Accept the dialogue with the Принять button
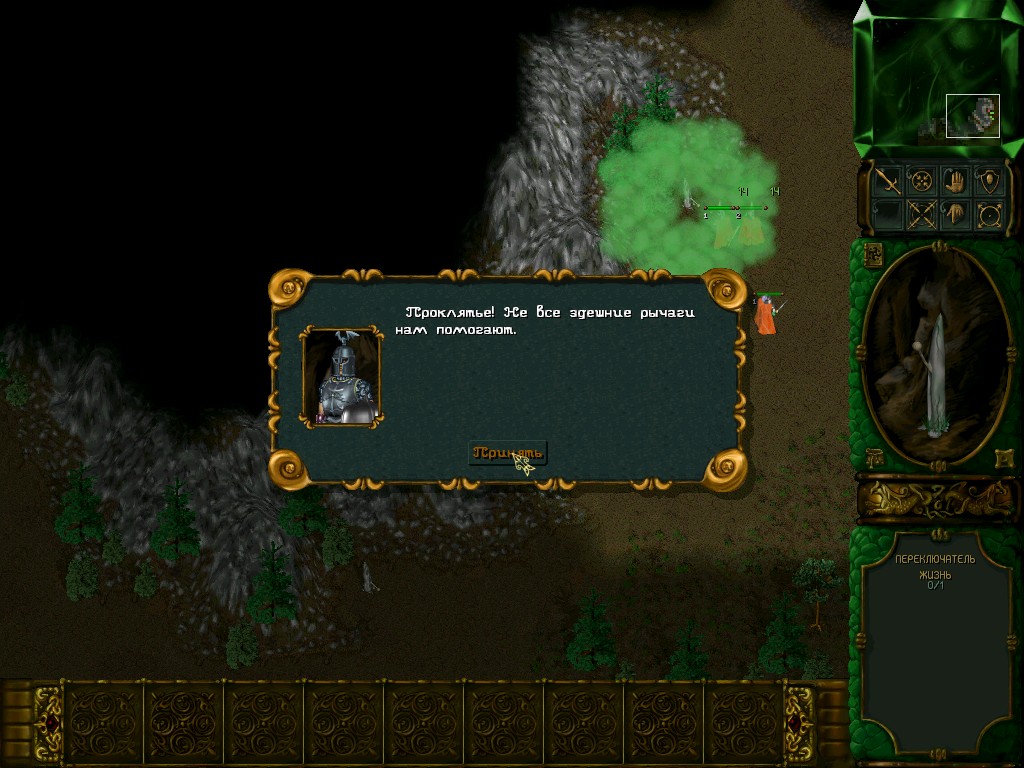The height and width of the screenshot is (768, 1024). pos(508,452)
